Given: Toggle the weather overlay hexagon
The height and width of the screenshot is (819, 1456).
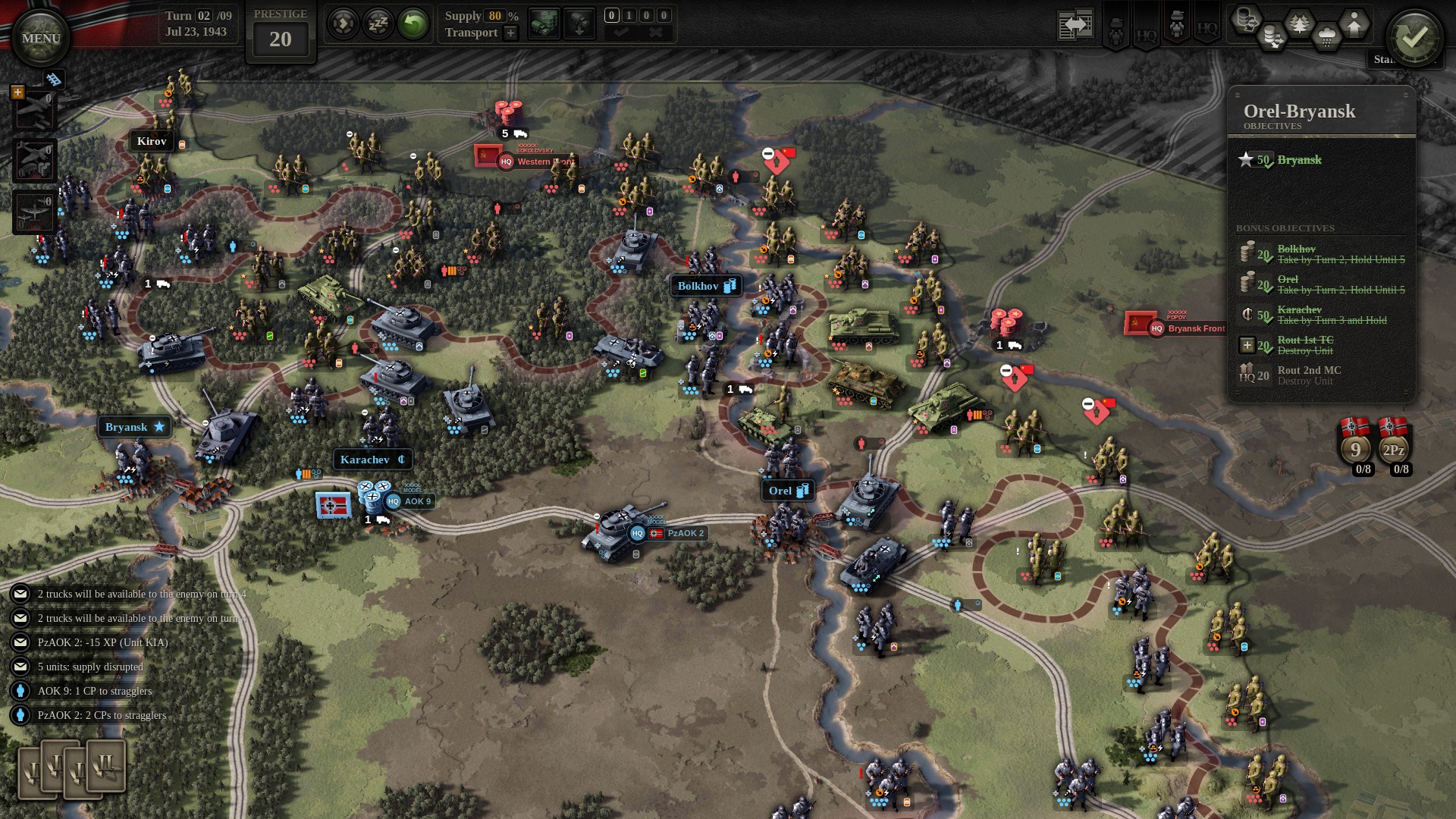Looking at the screenshot, I should coord(1326,36).
